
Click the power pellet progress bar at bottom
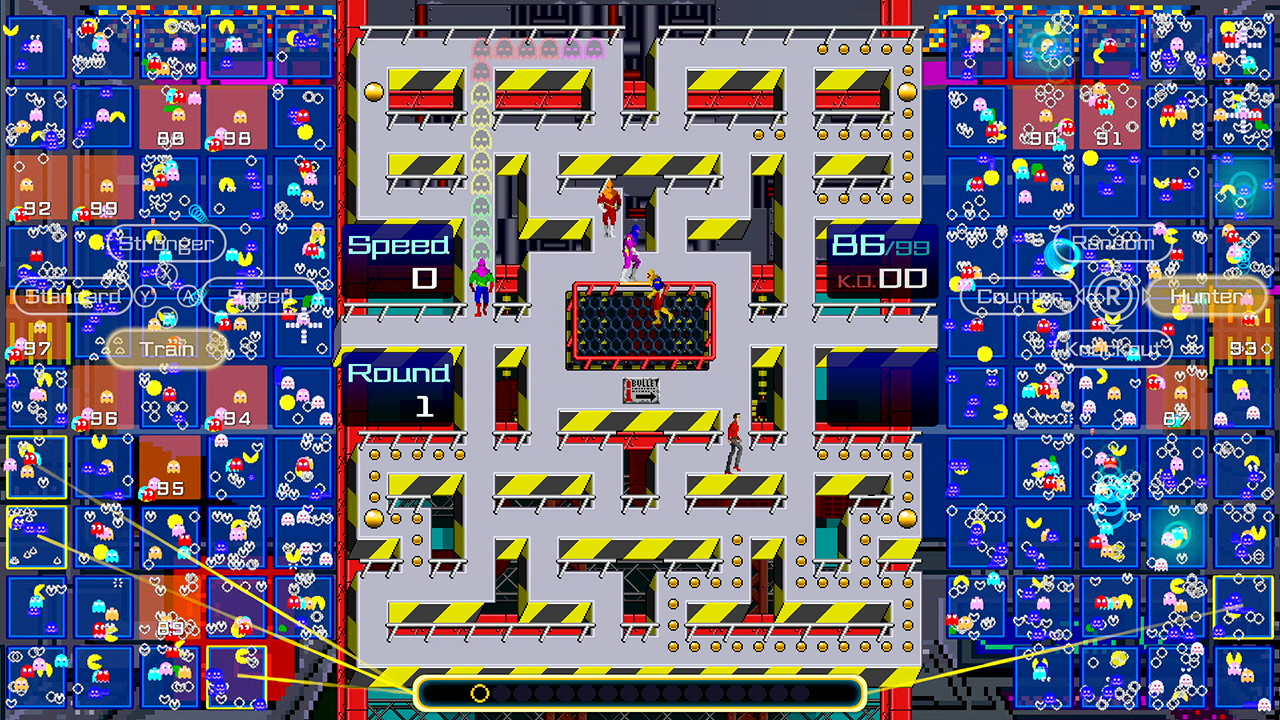click(x=640, y=692)
